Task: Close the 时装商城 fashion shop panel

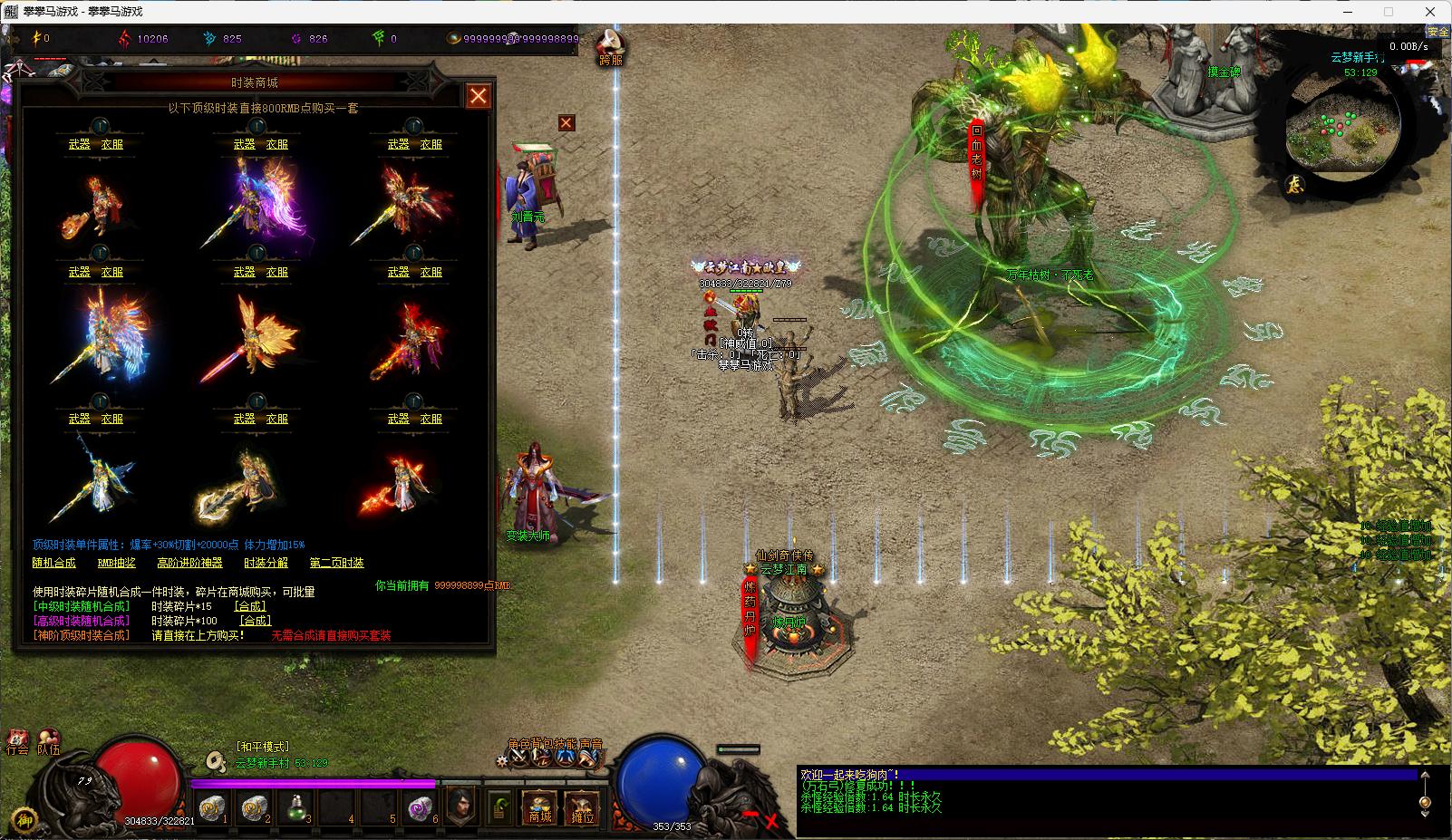Action: (x=478, y=95)
